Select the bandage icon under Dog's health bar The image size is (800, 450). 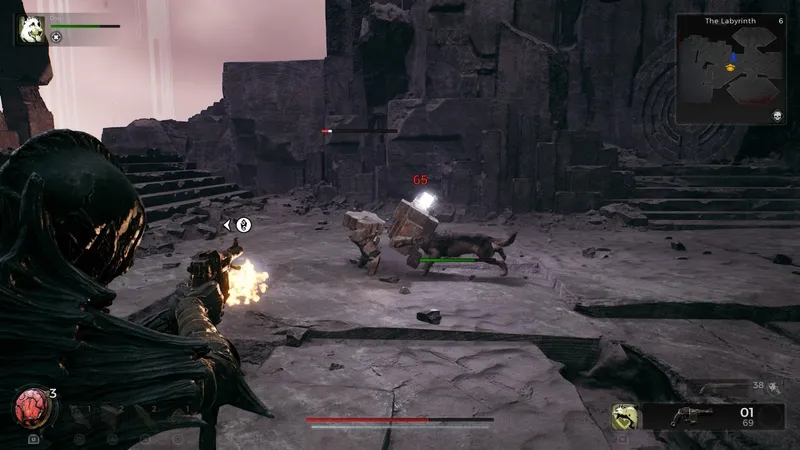pyautogui.click(x=57, y=38)
